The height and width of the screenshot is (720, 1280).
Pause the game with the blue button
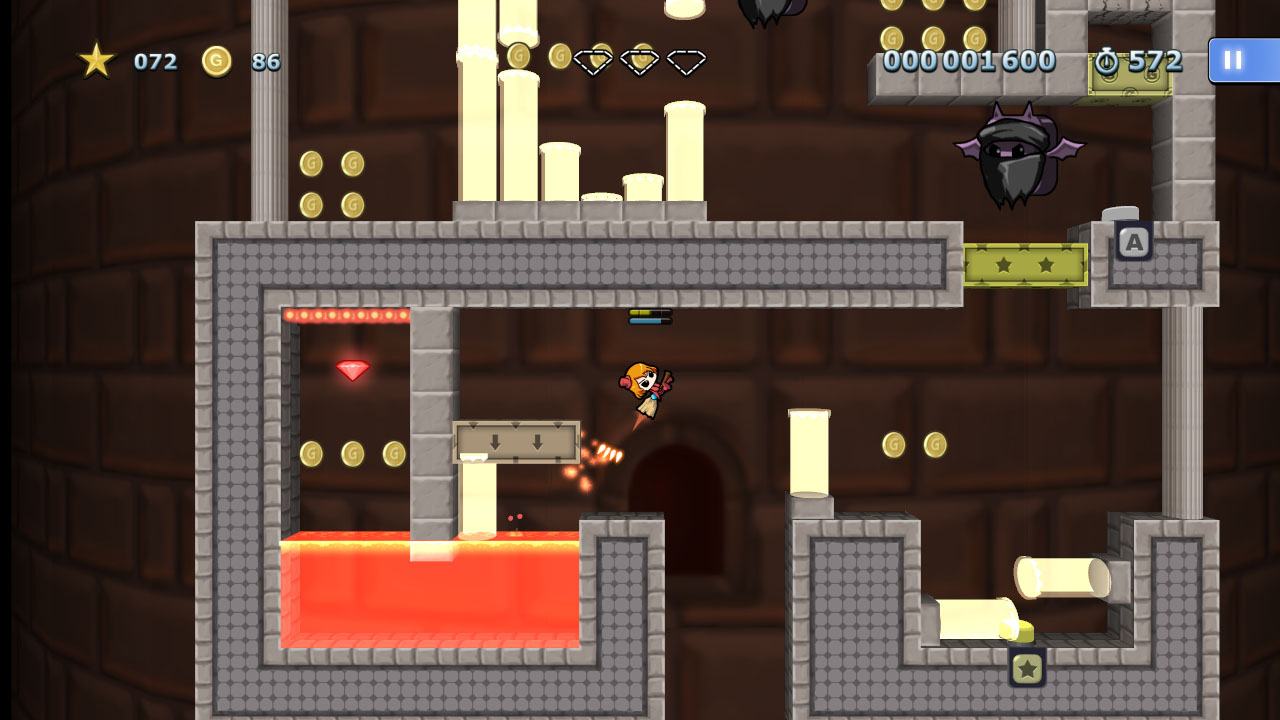(x=1240, y=60)
